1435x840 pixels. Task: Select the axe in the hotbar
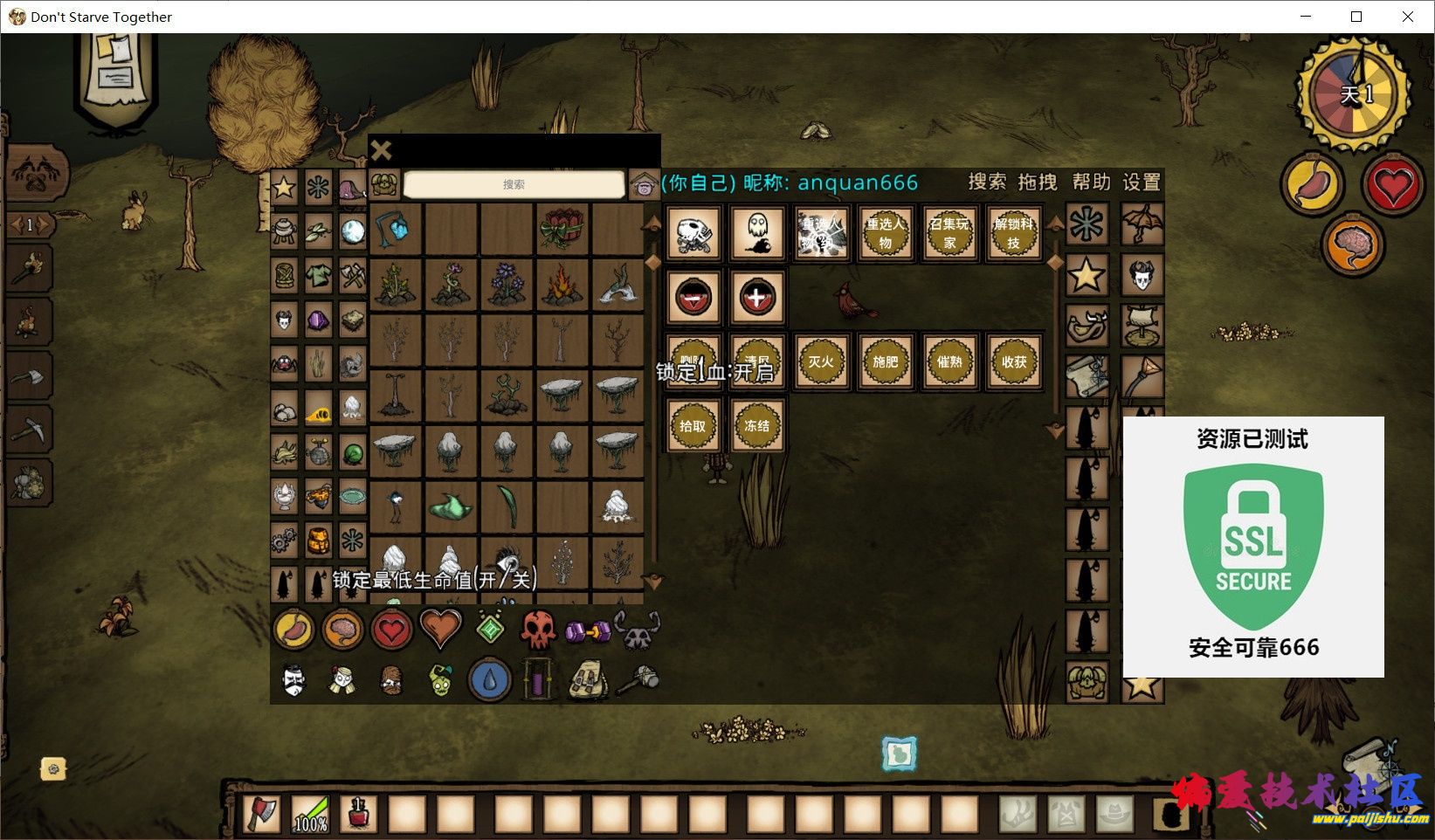261,814
